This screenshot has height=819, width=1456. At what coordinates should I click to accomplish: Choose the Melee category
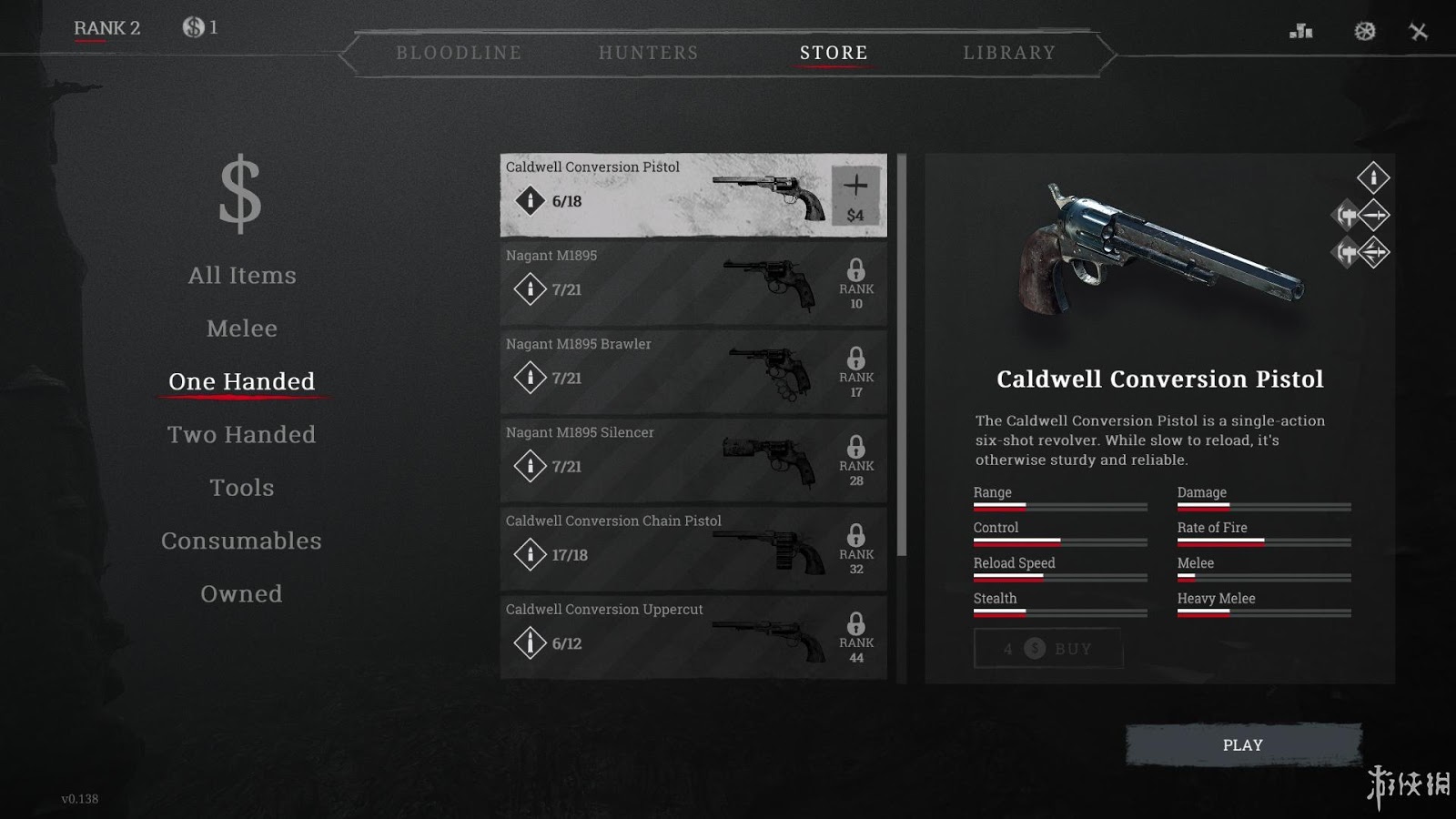point(242,329)
